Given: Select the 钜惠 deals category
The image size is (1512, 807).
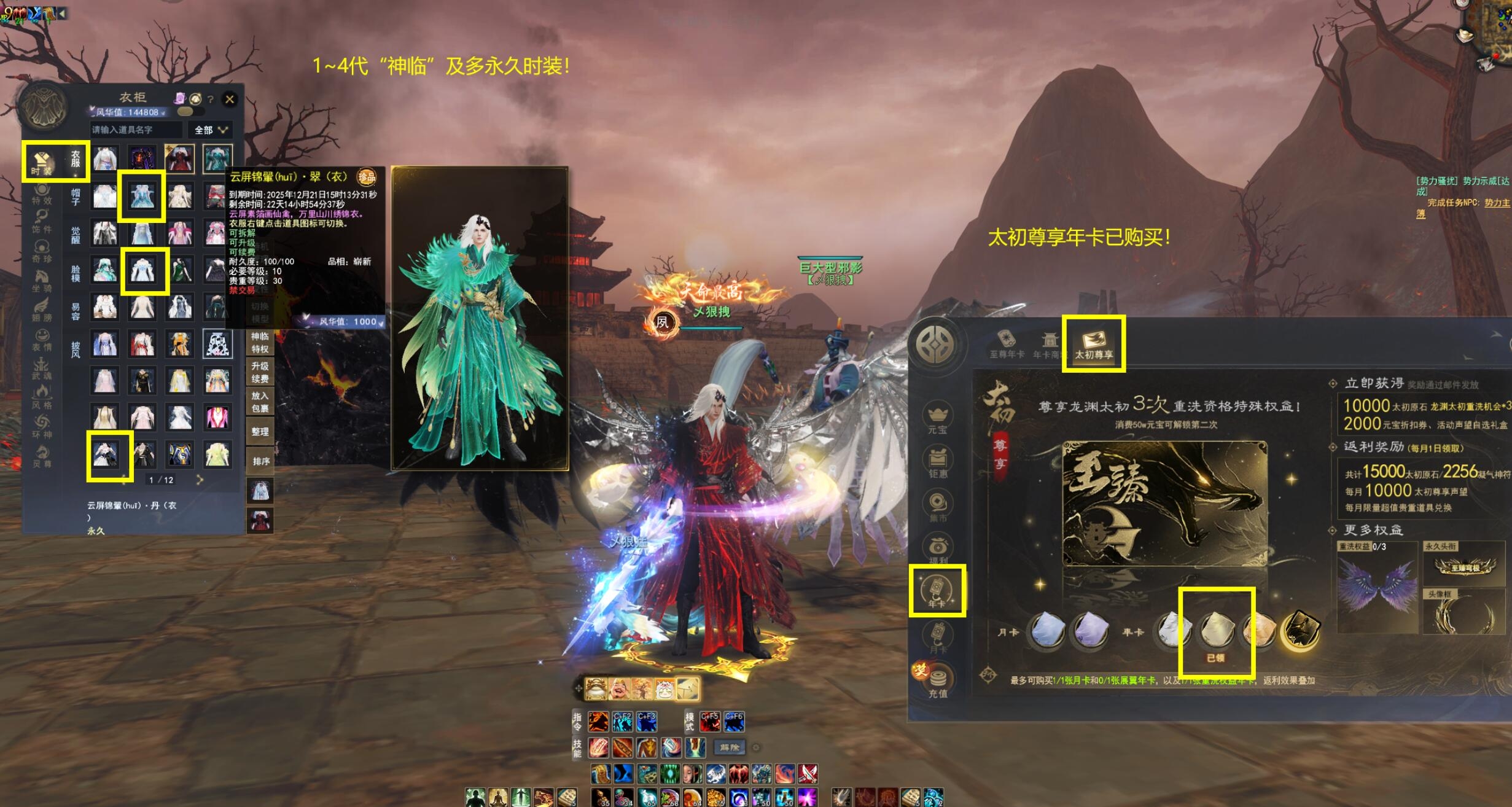Looking at the screenshot, I should click(938, 464).
